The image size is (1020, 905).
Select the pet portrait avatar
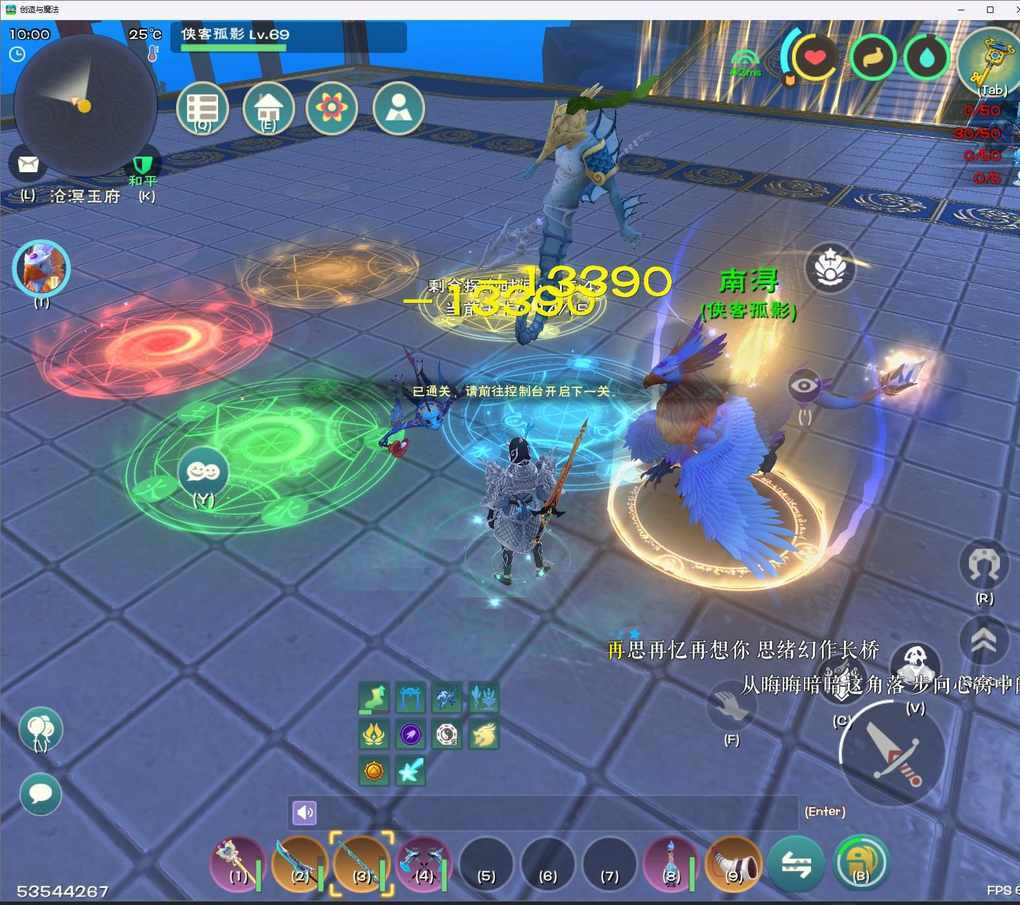point(41,268)
